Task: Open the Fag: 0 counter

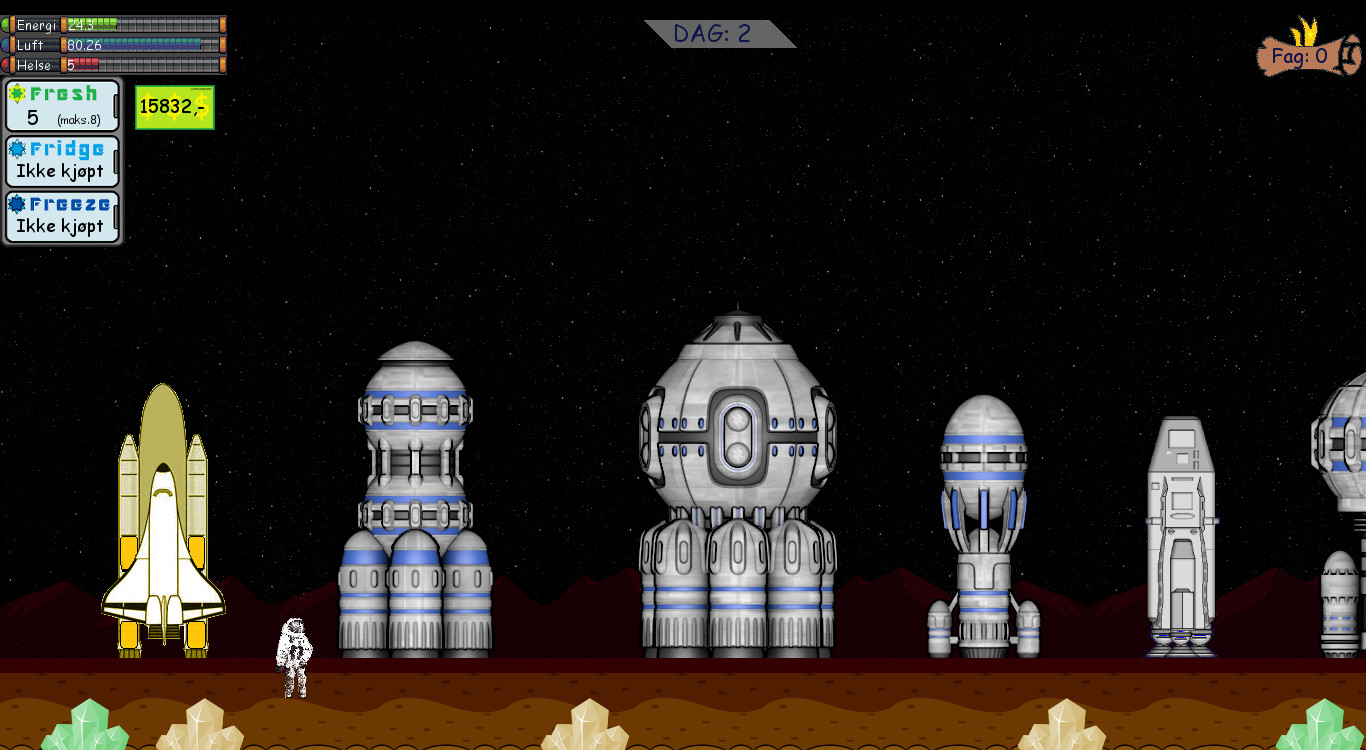Action: tap(1303, 56)
